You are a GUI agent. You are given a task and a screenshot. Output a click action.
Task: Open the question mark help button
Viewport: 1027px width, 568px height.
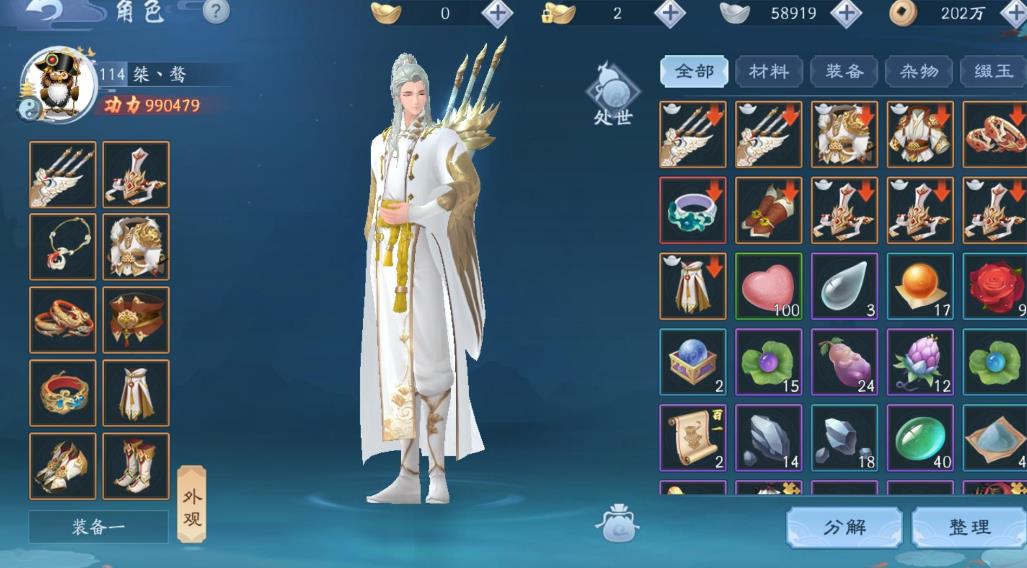(216, 12)
